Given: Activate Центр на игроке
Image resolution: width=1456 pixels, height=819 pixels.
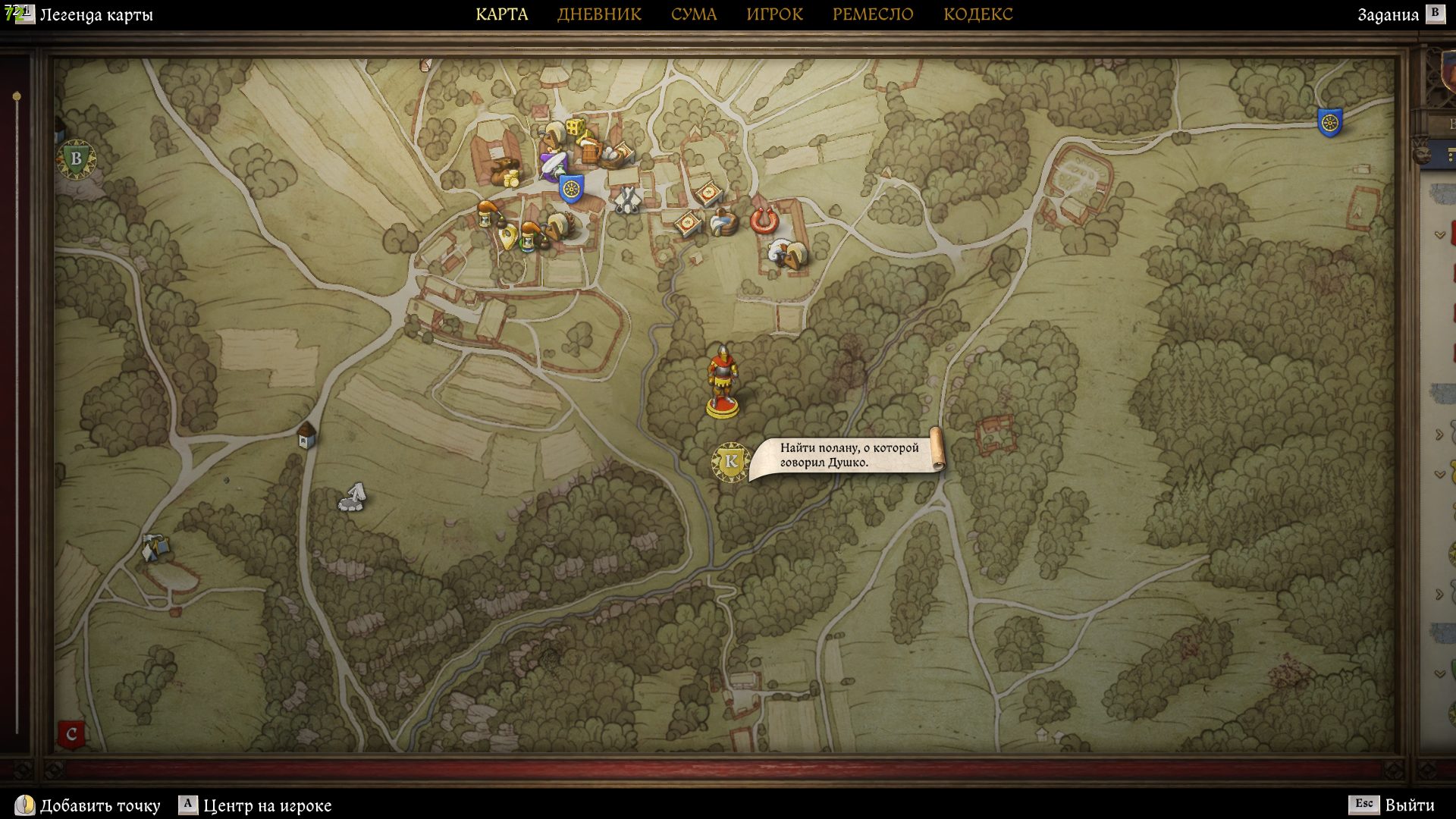Looking at the screenshot, I should pyautogui.click(x=266, y=805).
